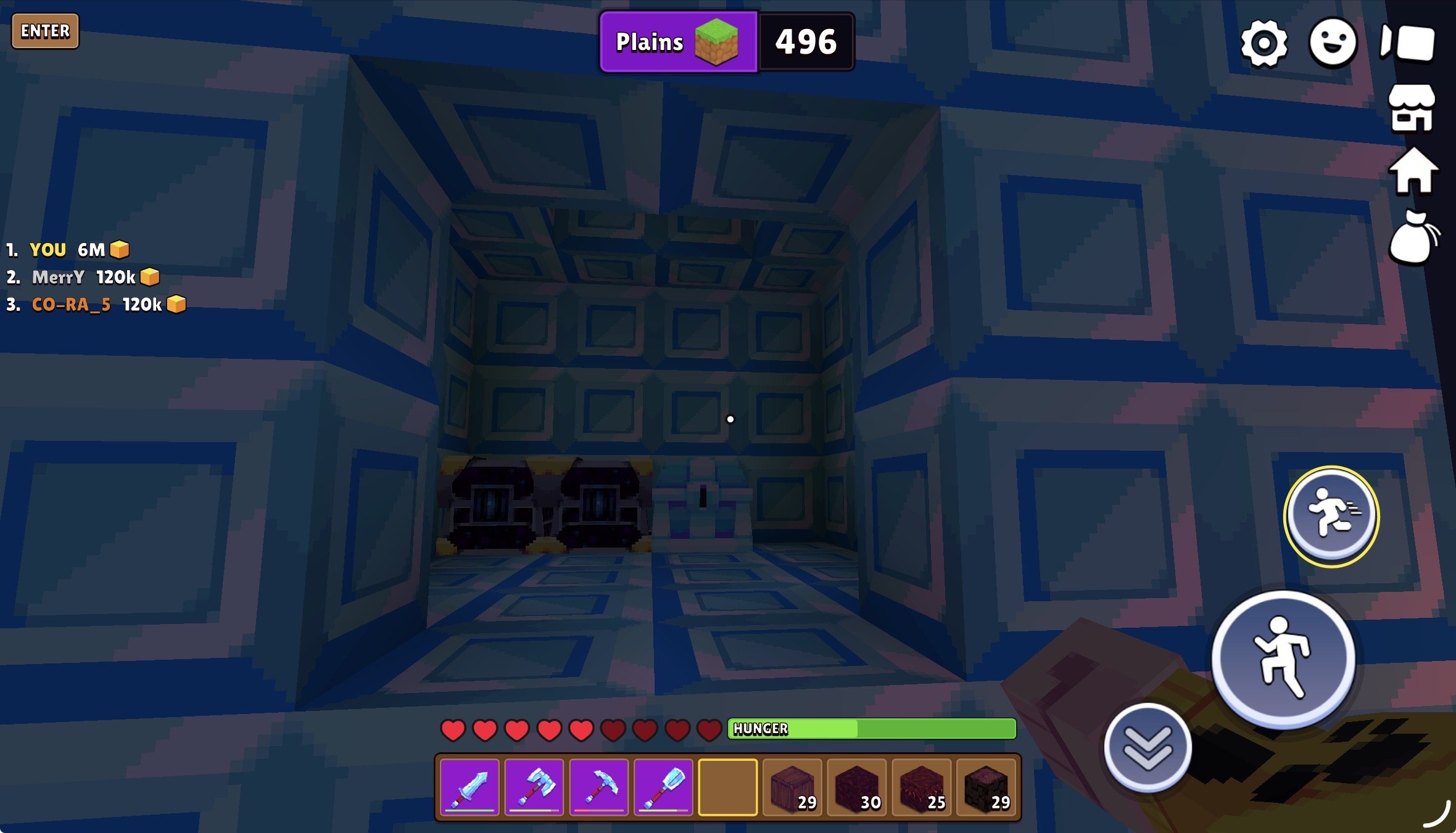
Task: Pick the plank block stack of 29
Action: tap(792, 787)
